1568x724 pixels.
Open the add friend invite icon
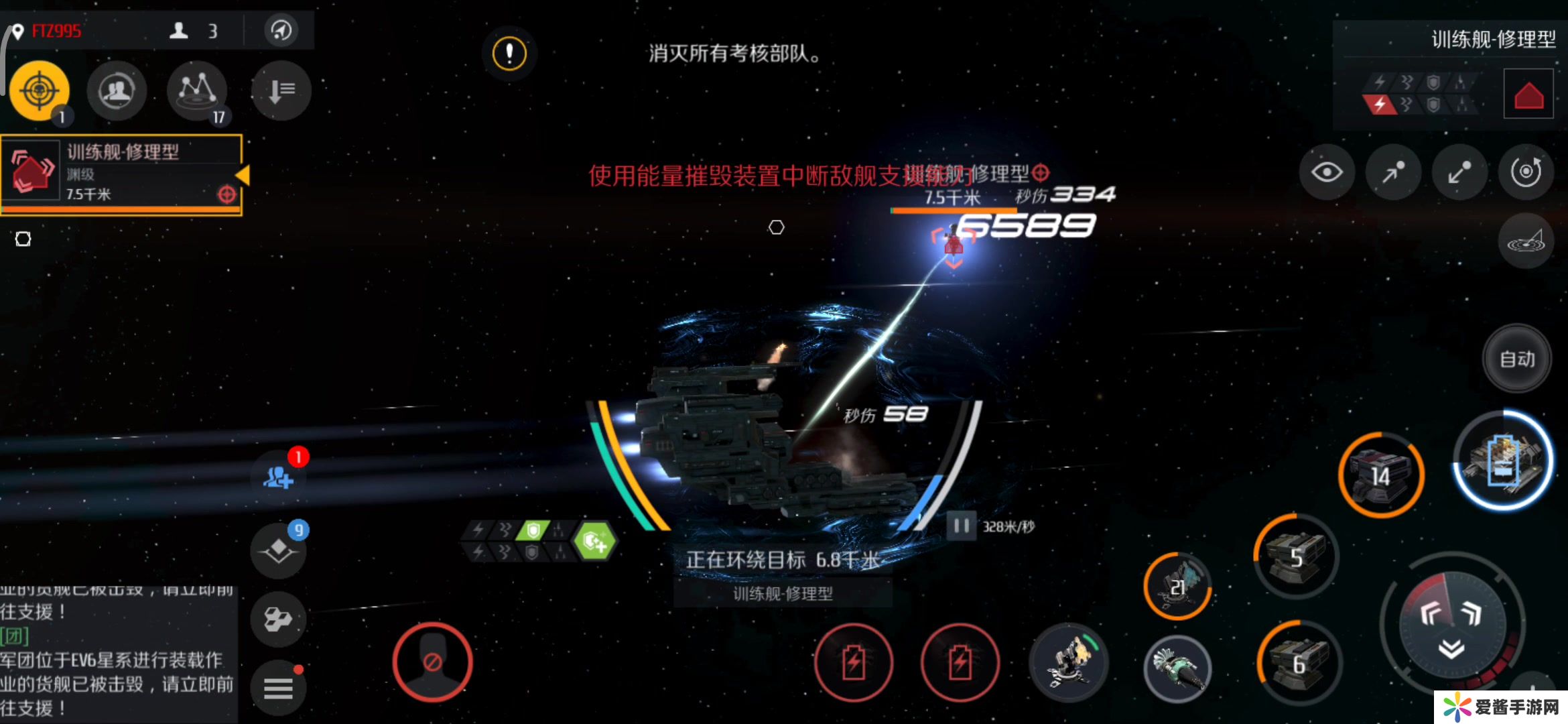pyautogui.click(x=279, y=477)
